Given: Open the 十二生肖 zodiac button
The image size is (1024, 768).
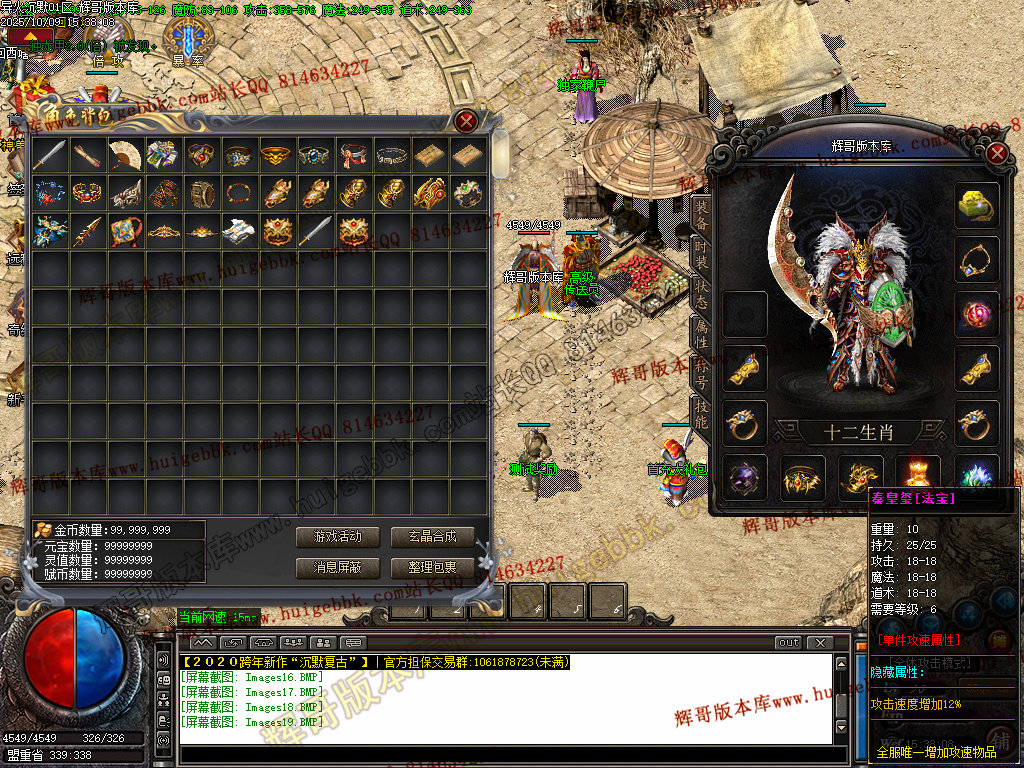Looking at the screenshot, I should click(860, 433).
